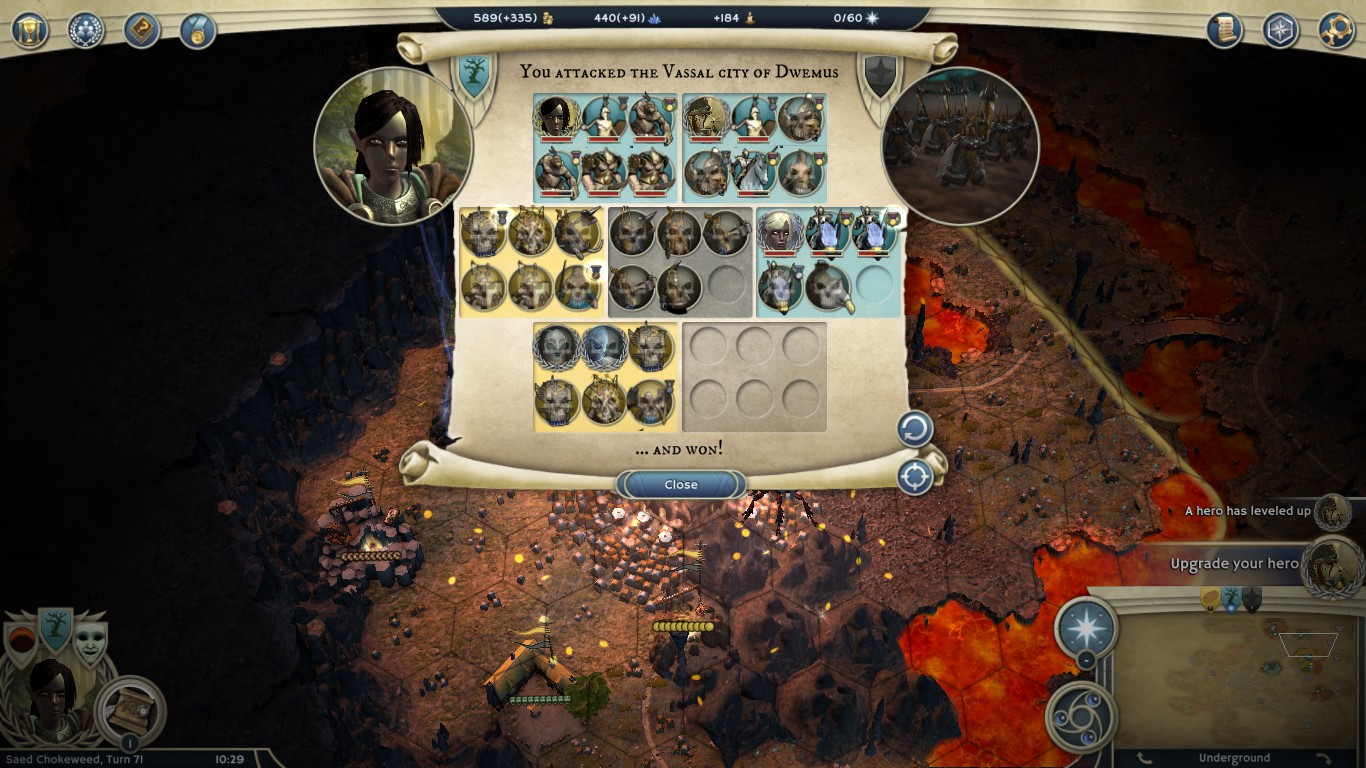Image resolution: width=1366 pixels, height=768 pixels.
Task: Click the white star spell button
Action: [x=1086, y=627]
